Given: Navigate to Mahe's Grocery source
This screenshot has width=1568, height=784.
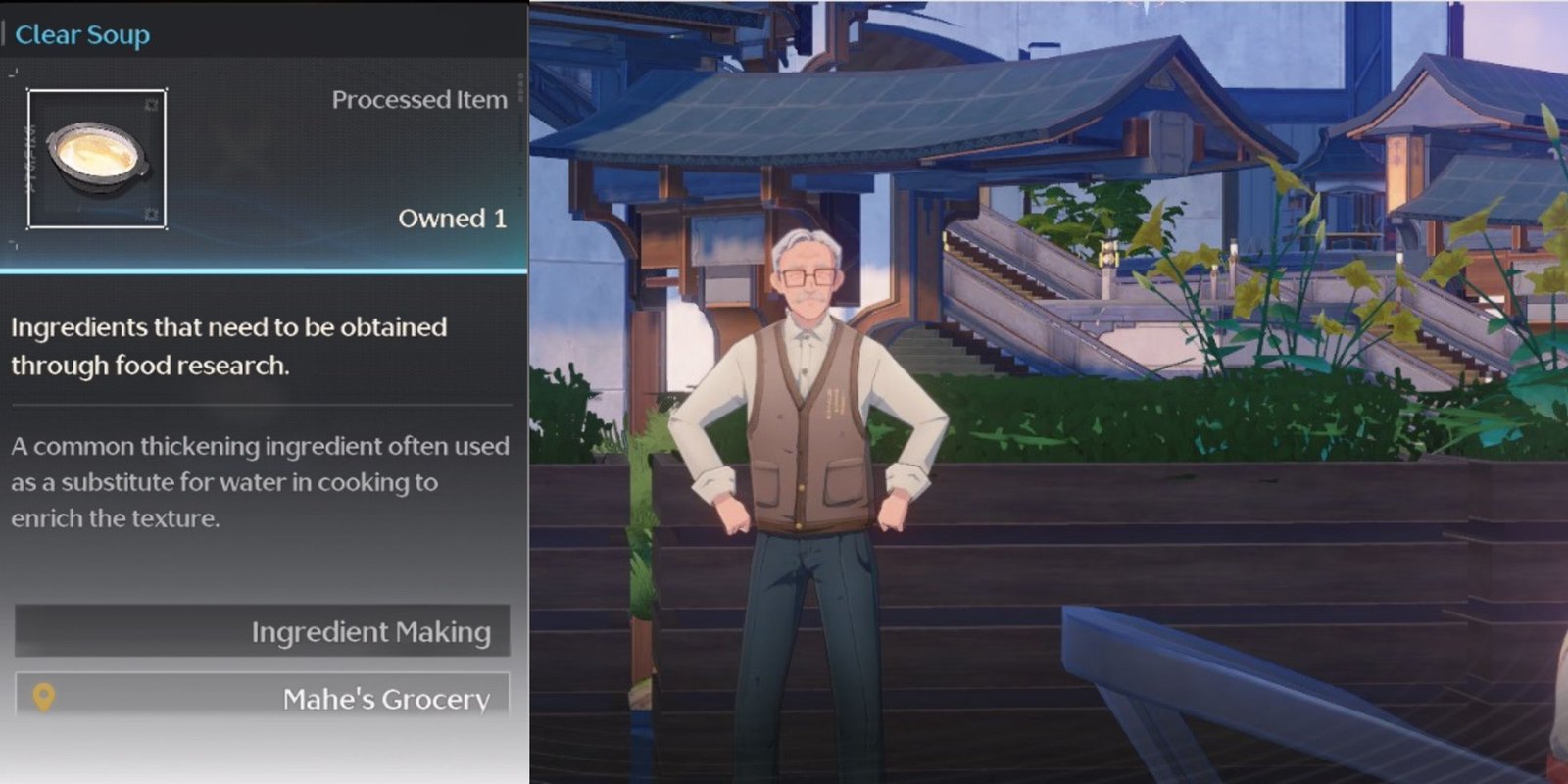Looking at the screenshot, I should [x=263, y=697].
